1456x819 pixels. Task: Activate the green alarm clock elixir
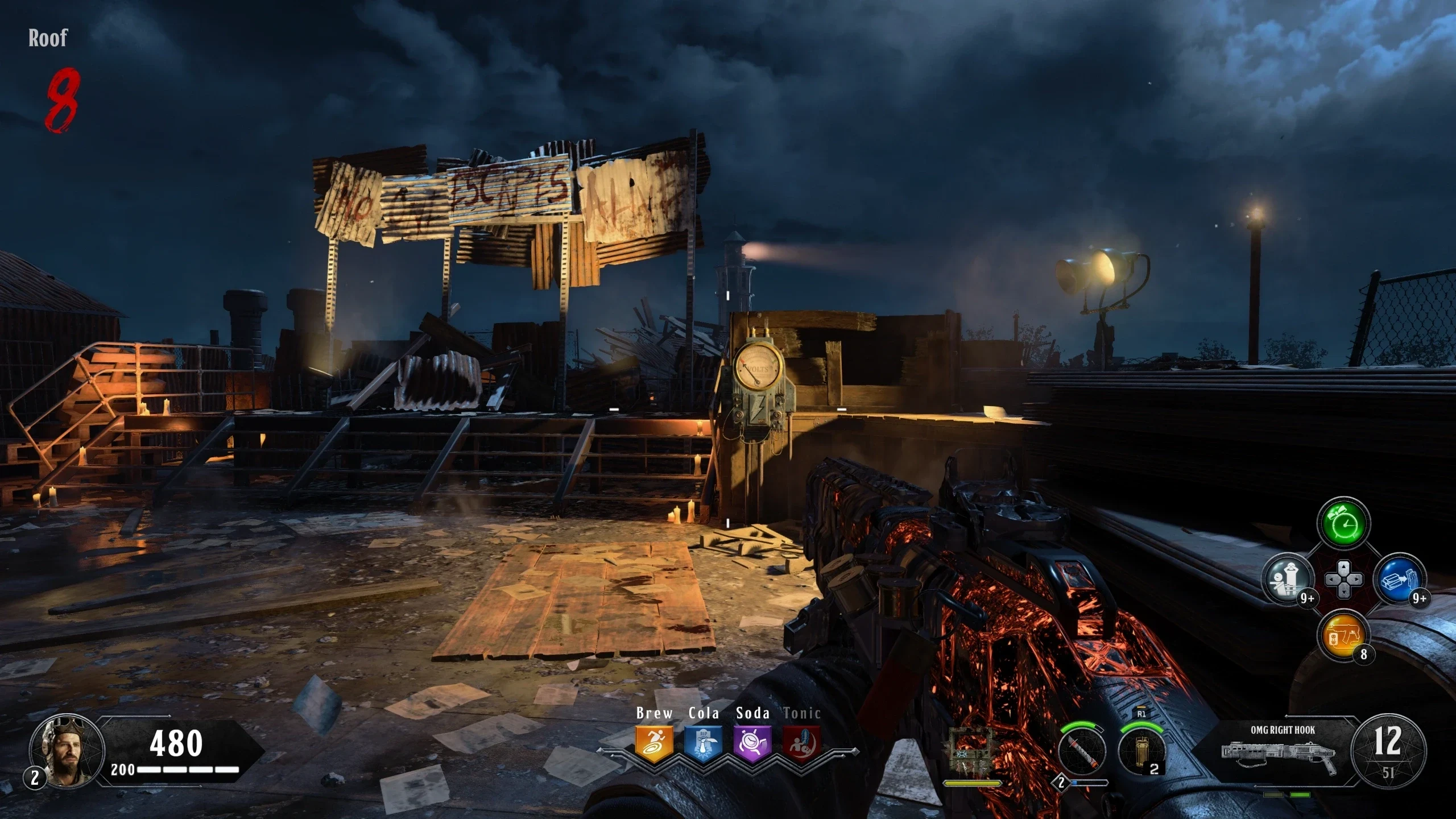[1343, 523]
